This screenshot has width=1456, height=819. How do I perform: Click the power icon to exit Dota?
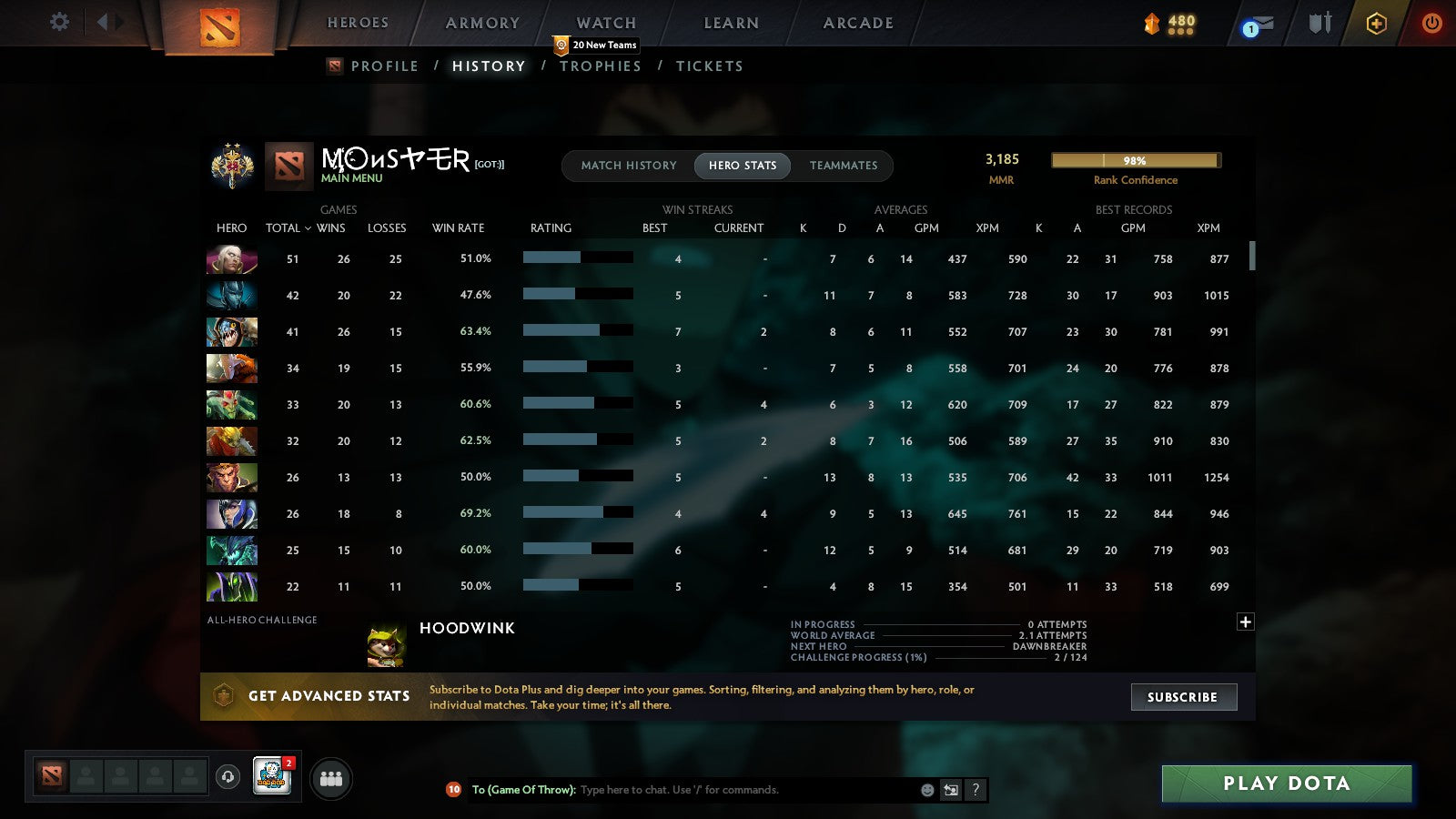(x=1432, y=25)
